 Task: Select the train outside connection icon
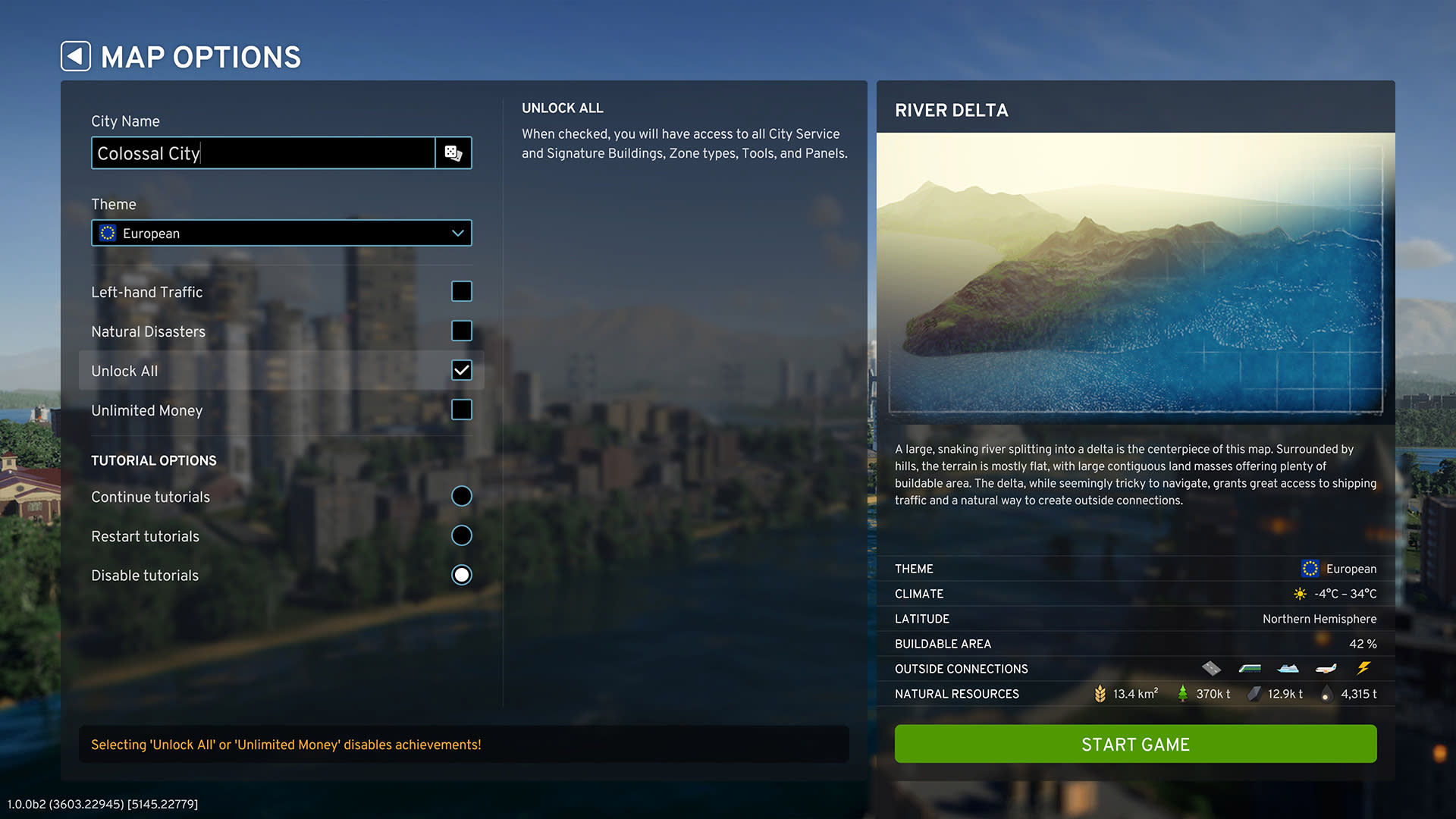pos(1250,668)
